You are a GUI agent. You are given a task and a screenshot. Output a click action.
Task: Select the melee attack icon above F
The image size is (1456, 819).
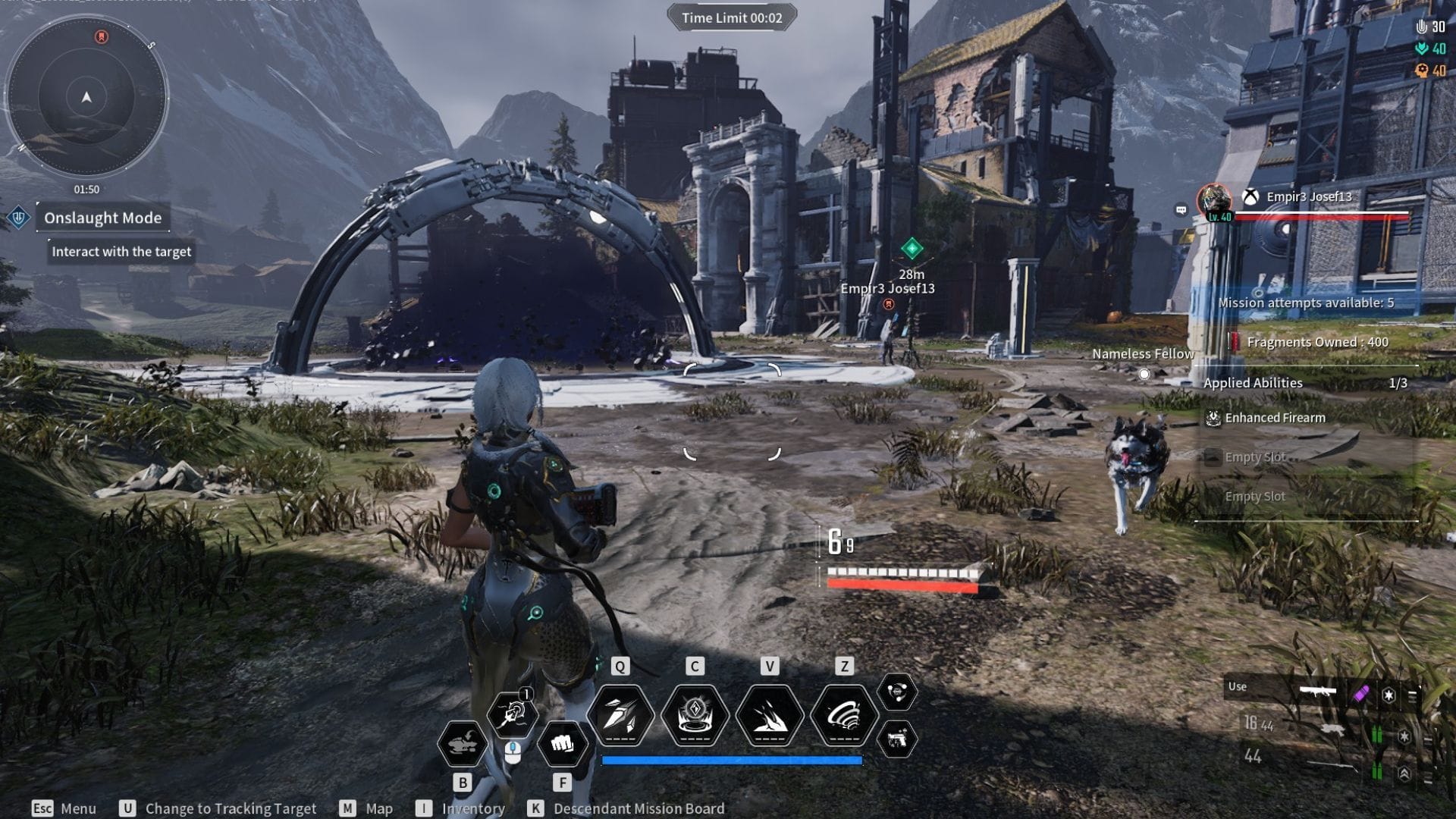point(563,744)
